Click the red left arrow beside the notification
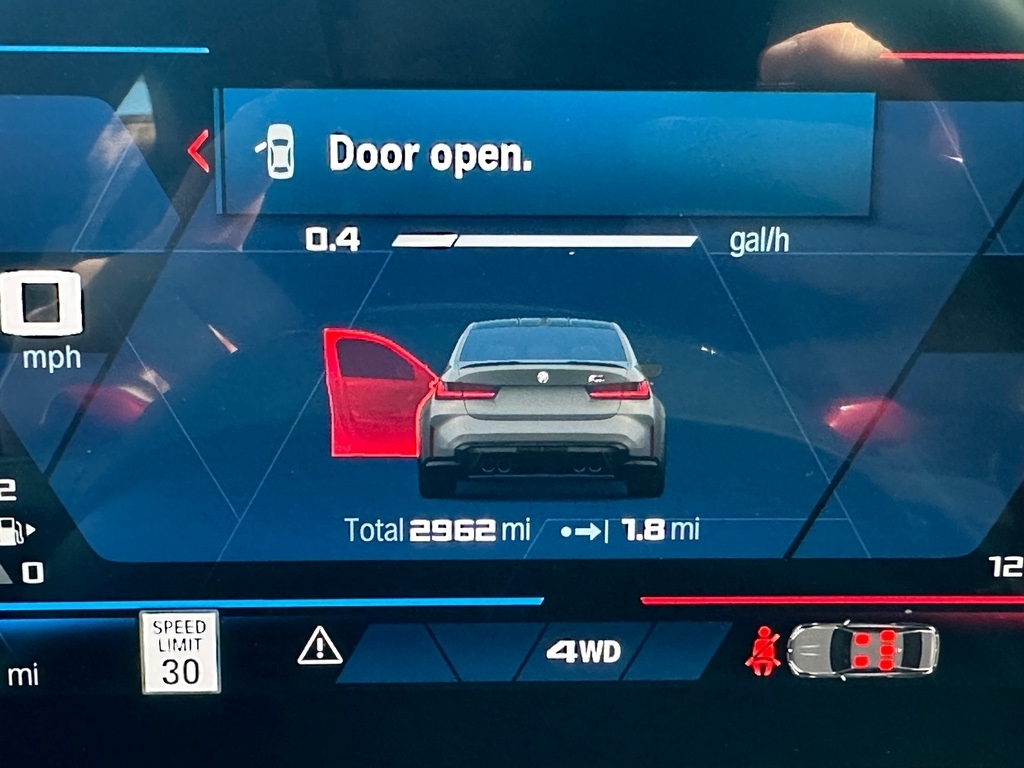This screenshot has width=1024, height=768. click(199, 151)
